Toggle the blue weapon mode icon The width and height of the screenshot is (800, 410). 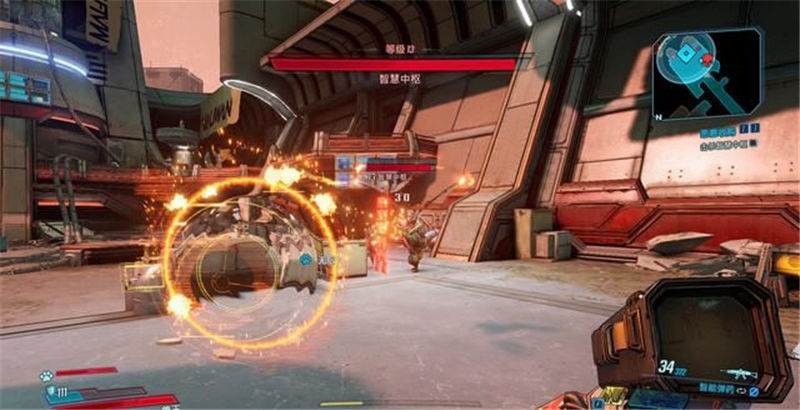pyautogui.click(x=754, y=390)
